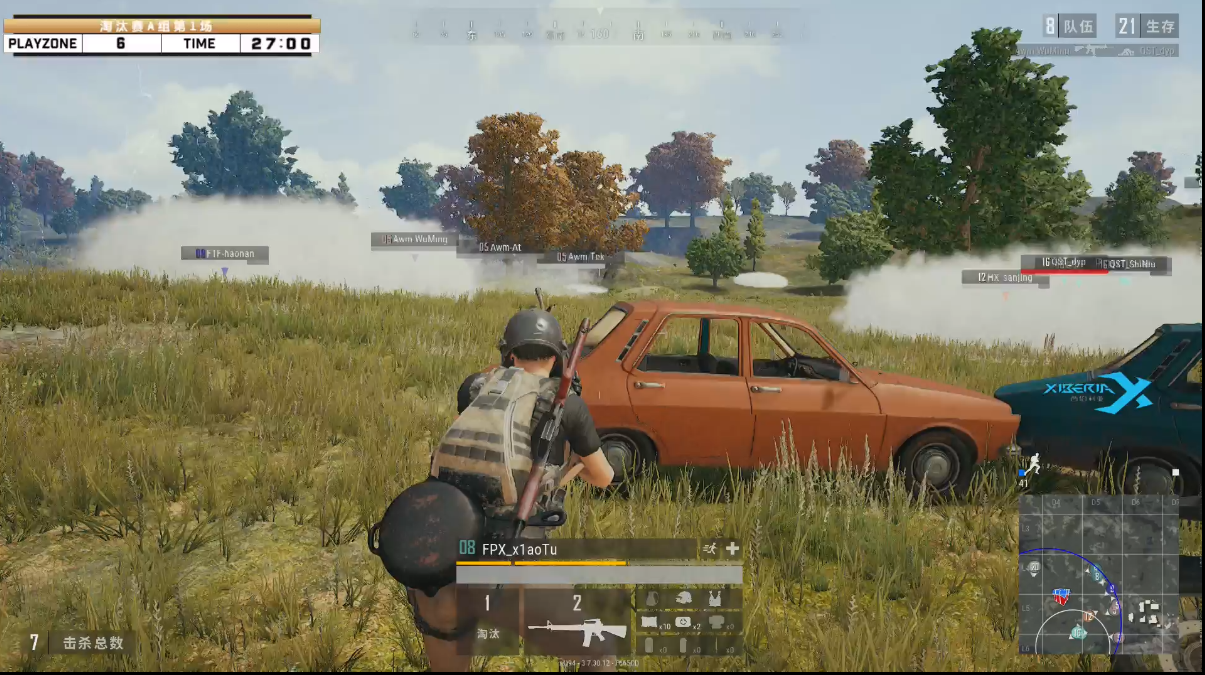Select the HX sanjing player name tag

(x=1005, y=278)
